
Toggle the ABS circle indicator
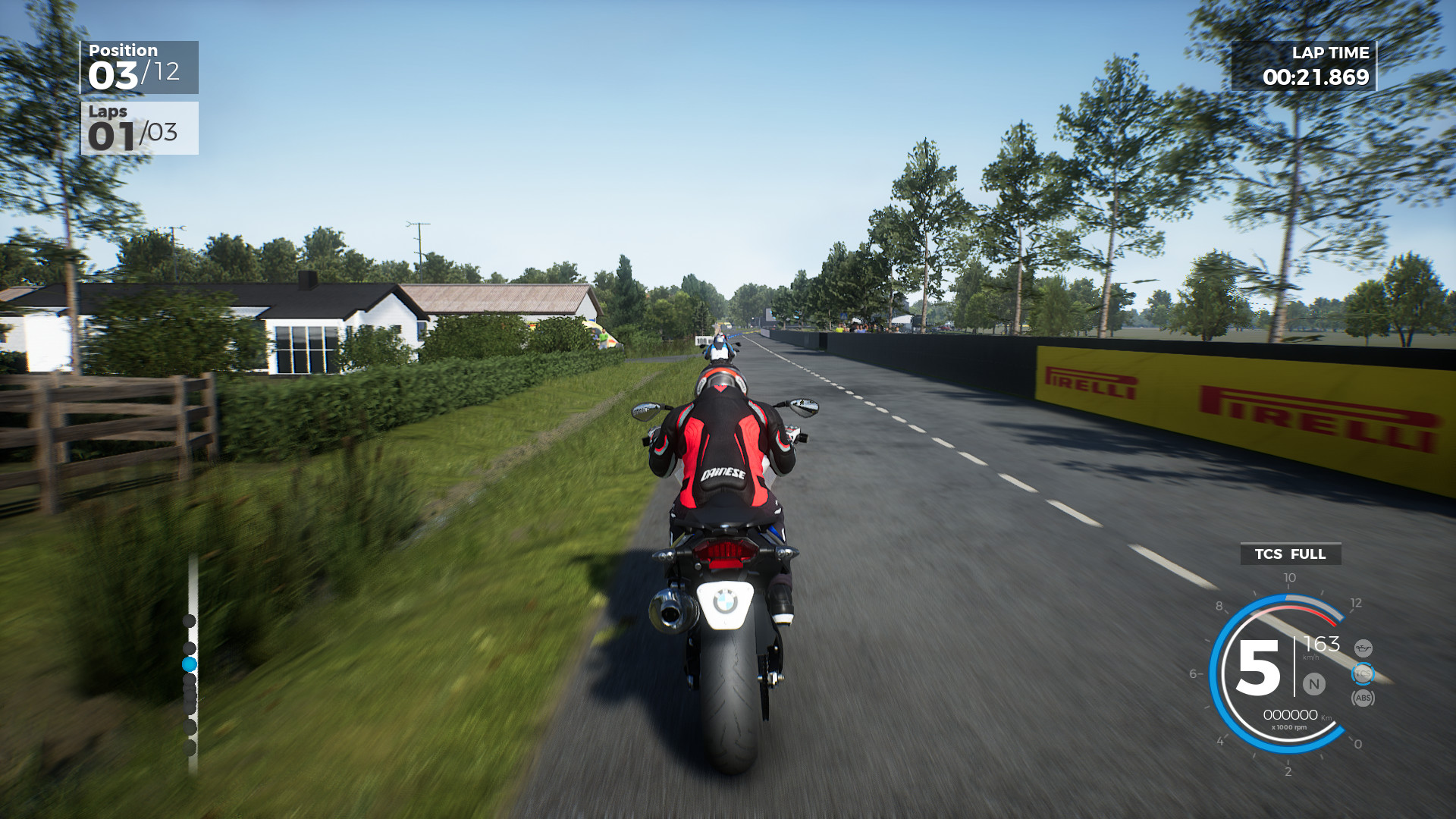coord(1363,698)
